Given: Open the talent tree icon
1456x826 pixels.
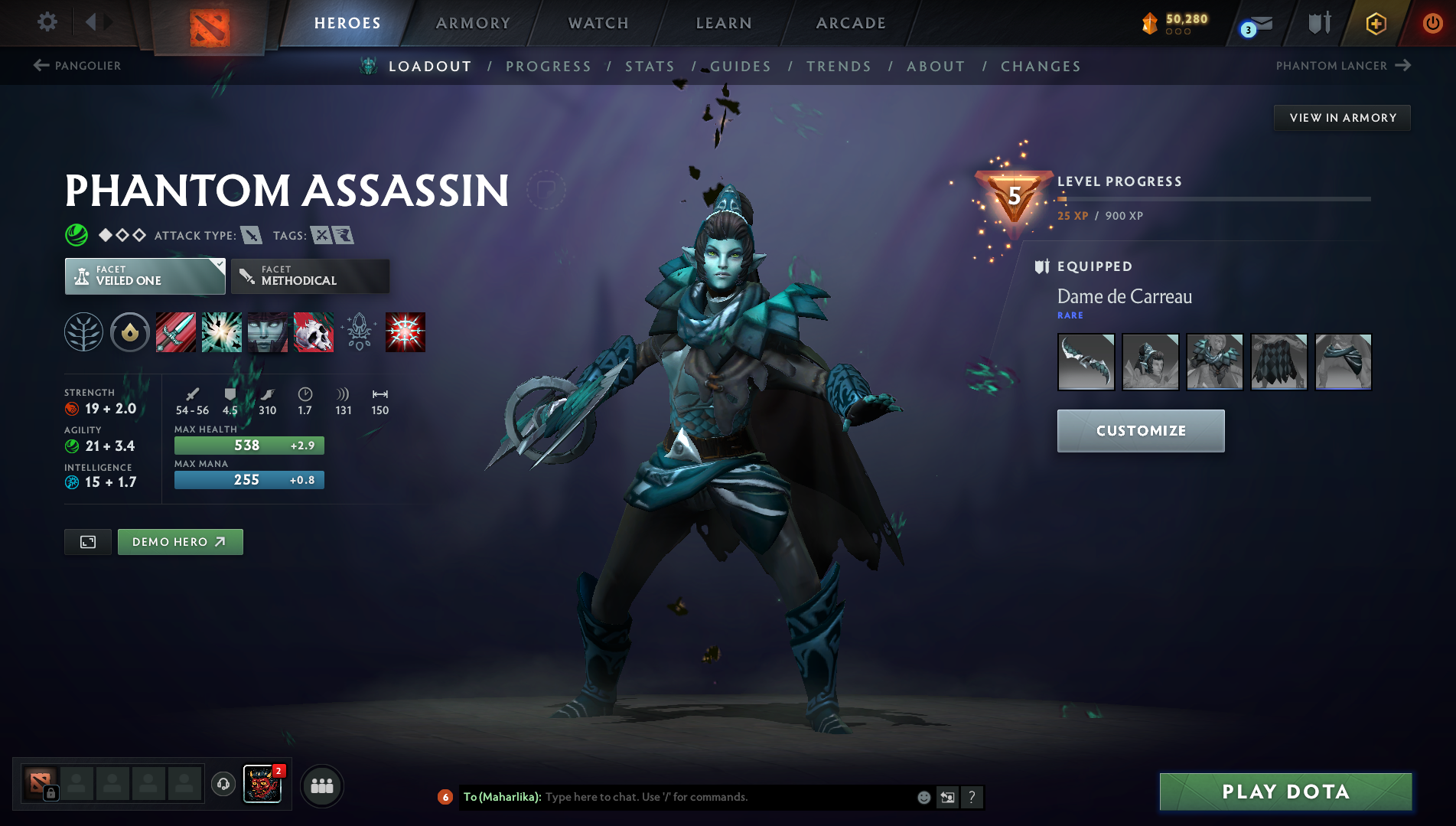Looking at the screenshot, I should click(83, 331).
